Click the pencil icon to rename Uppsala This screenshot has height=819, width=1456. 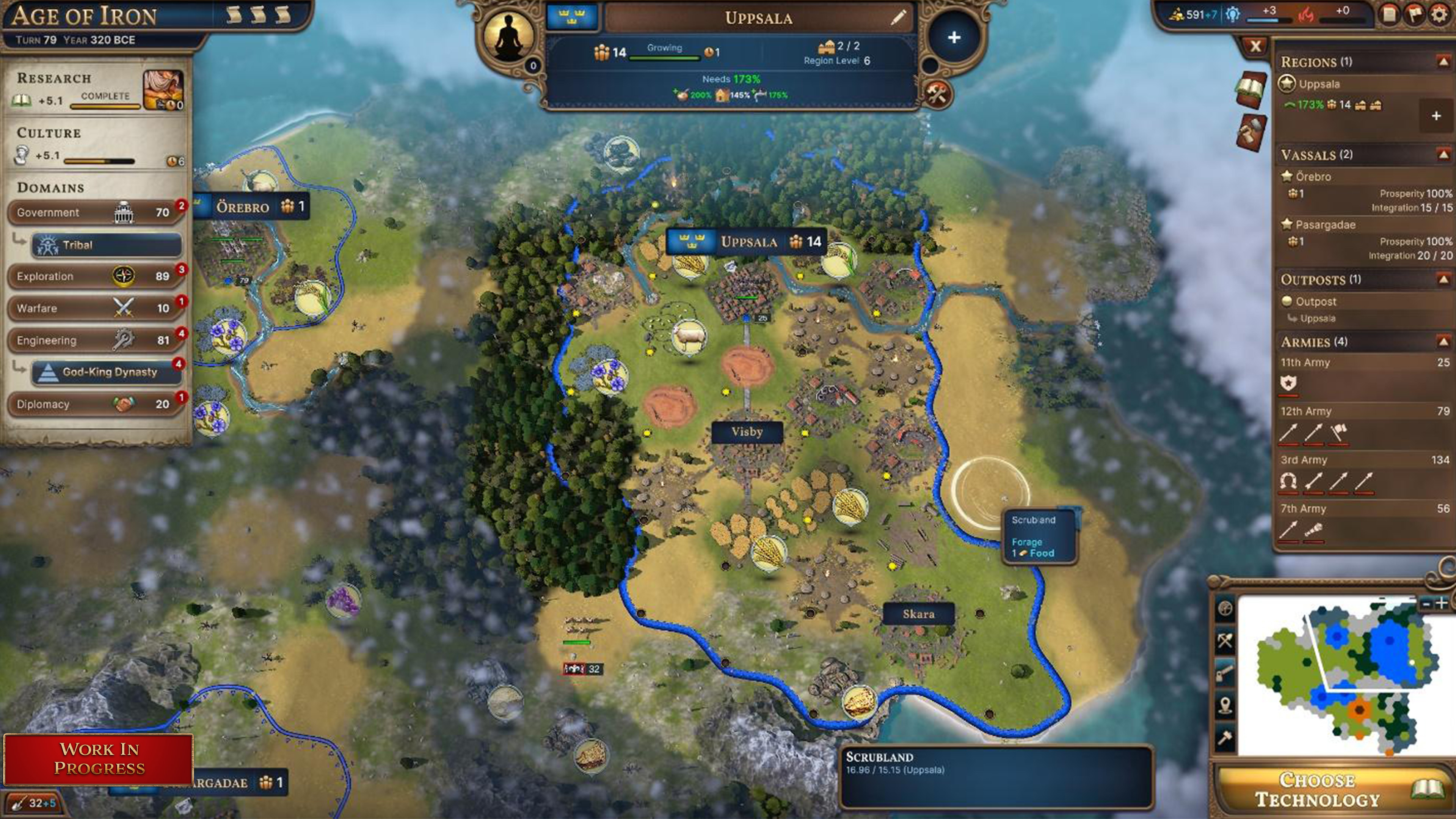click(x=898, y=17)
